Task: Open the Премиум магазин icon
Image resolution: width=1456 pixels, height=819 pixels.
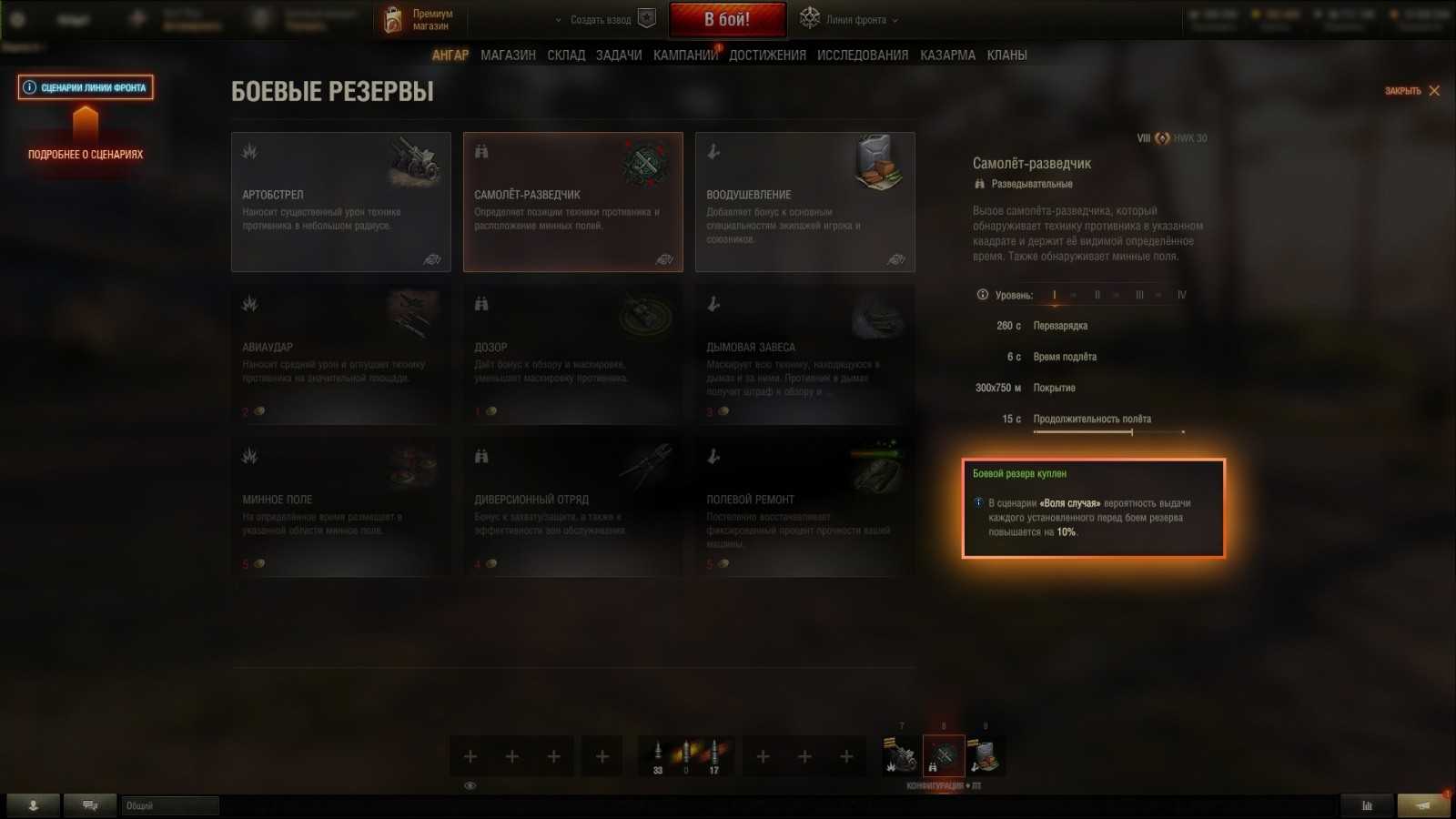Action: [x=395, y=18]
